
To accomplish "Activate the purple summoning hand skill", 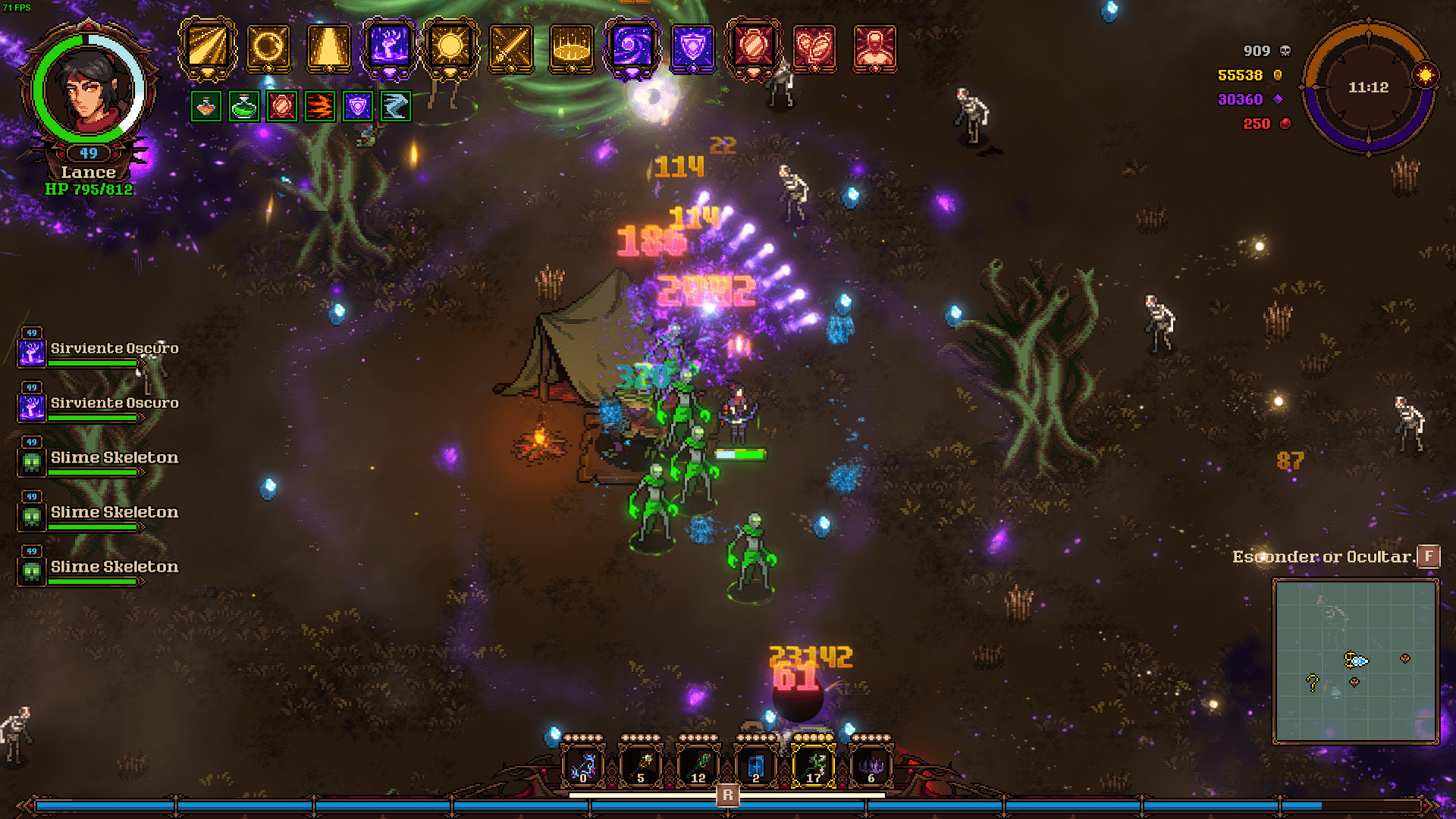I will pyautogui.click(x=389, y=47).
